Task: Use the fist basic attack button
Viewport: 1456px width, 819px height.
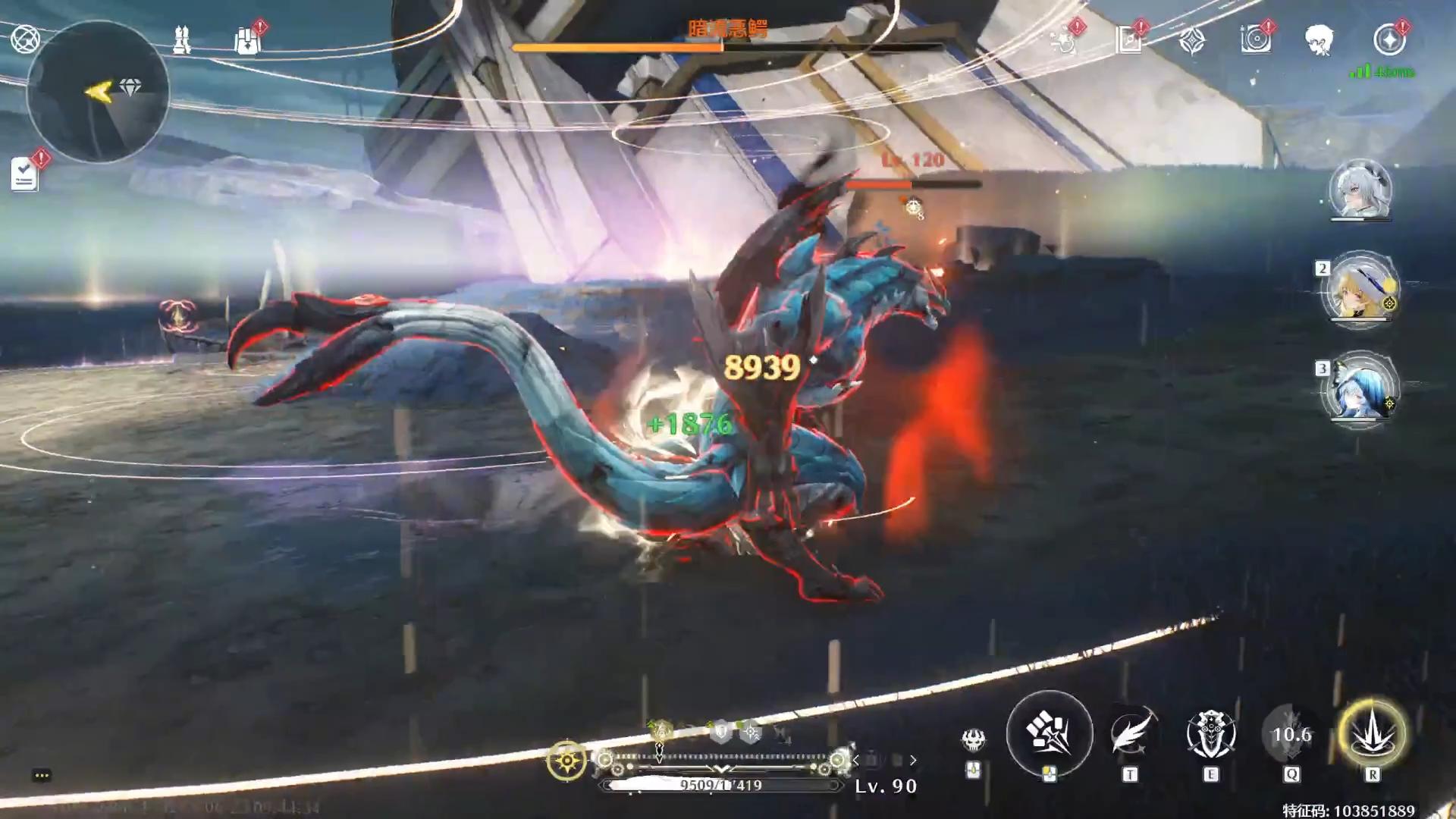Action: (1049, 733)
